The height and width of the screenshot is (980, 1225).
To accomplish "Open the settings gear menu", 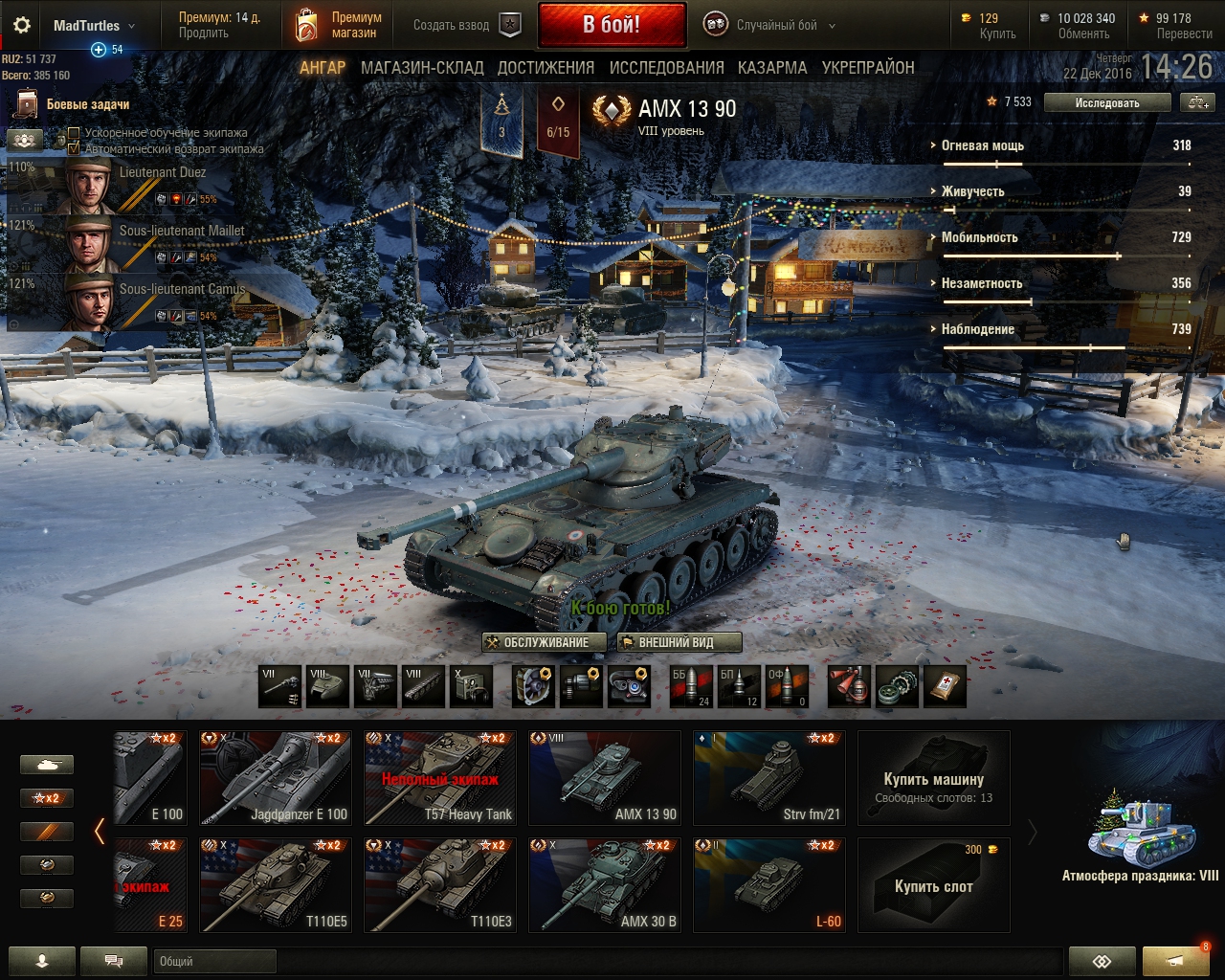I will click(21, 26).
